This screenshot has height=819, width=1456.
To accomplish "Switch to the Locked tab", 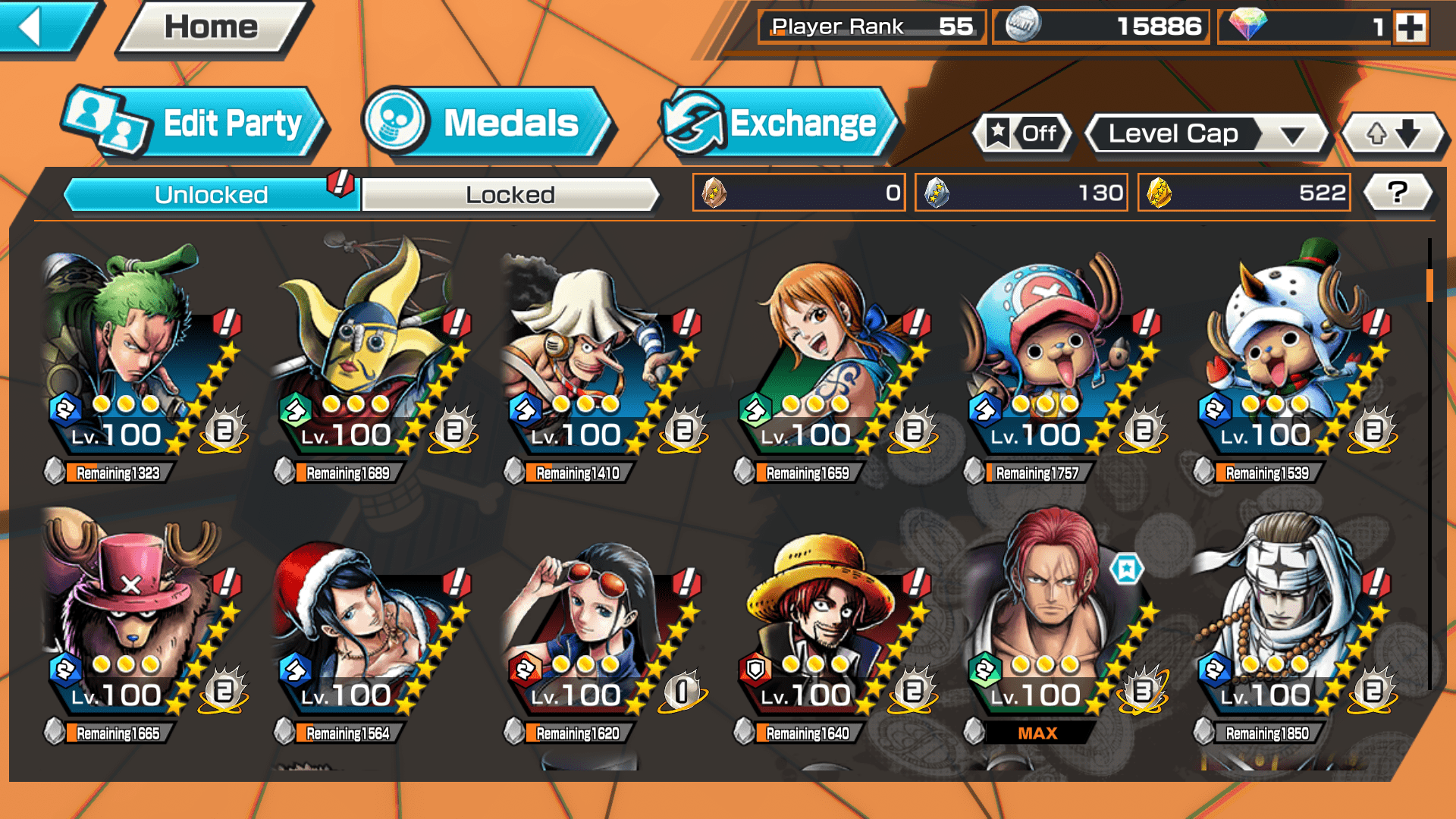I will [510, 195].
